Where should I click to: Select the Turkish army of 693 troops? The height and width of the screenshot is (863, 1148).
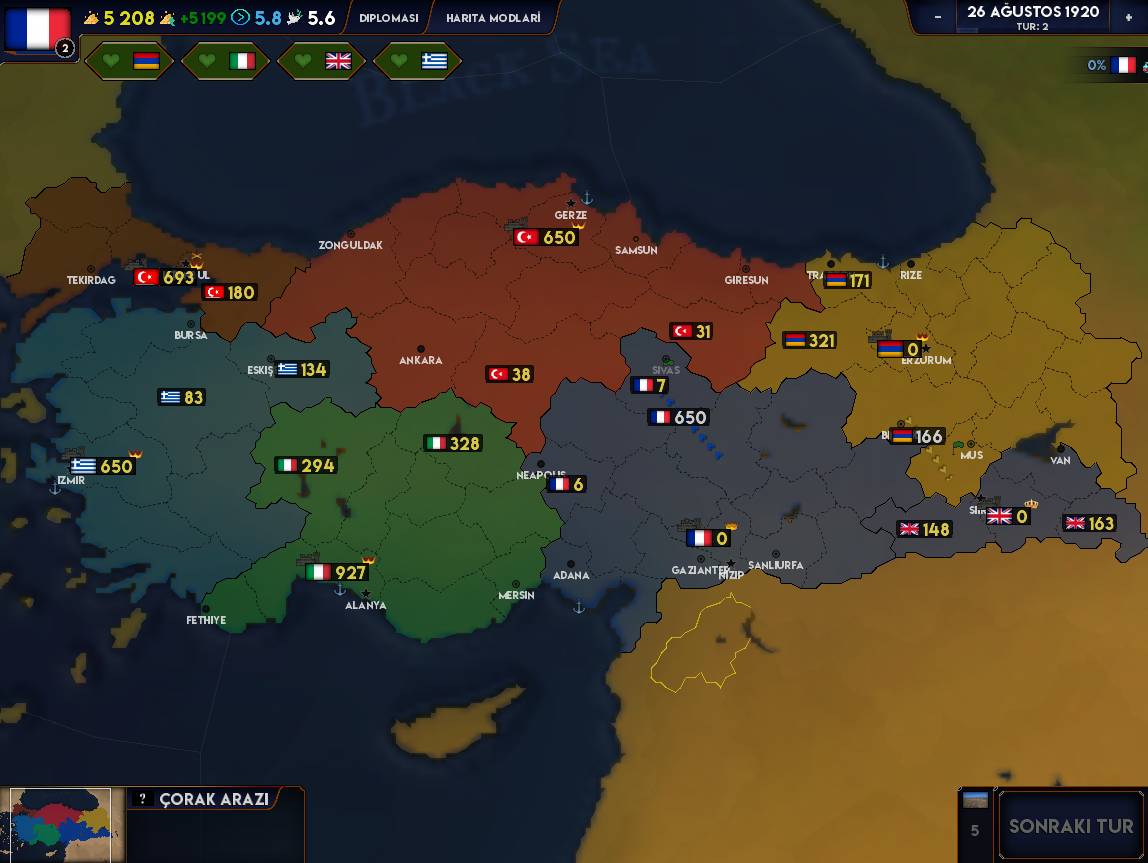[x=165, y=277]
